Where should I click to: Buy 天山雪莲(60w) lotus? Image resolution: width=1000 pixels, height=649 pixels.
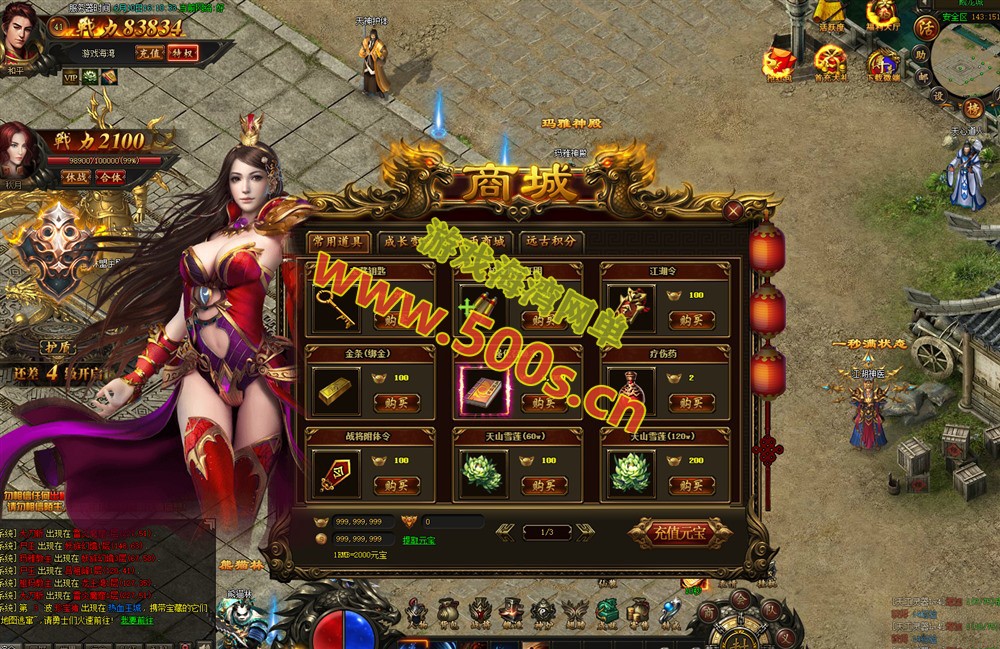click(x=544, y=485)
